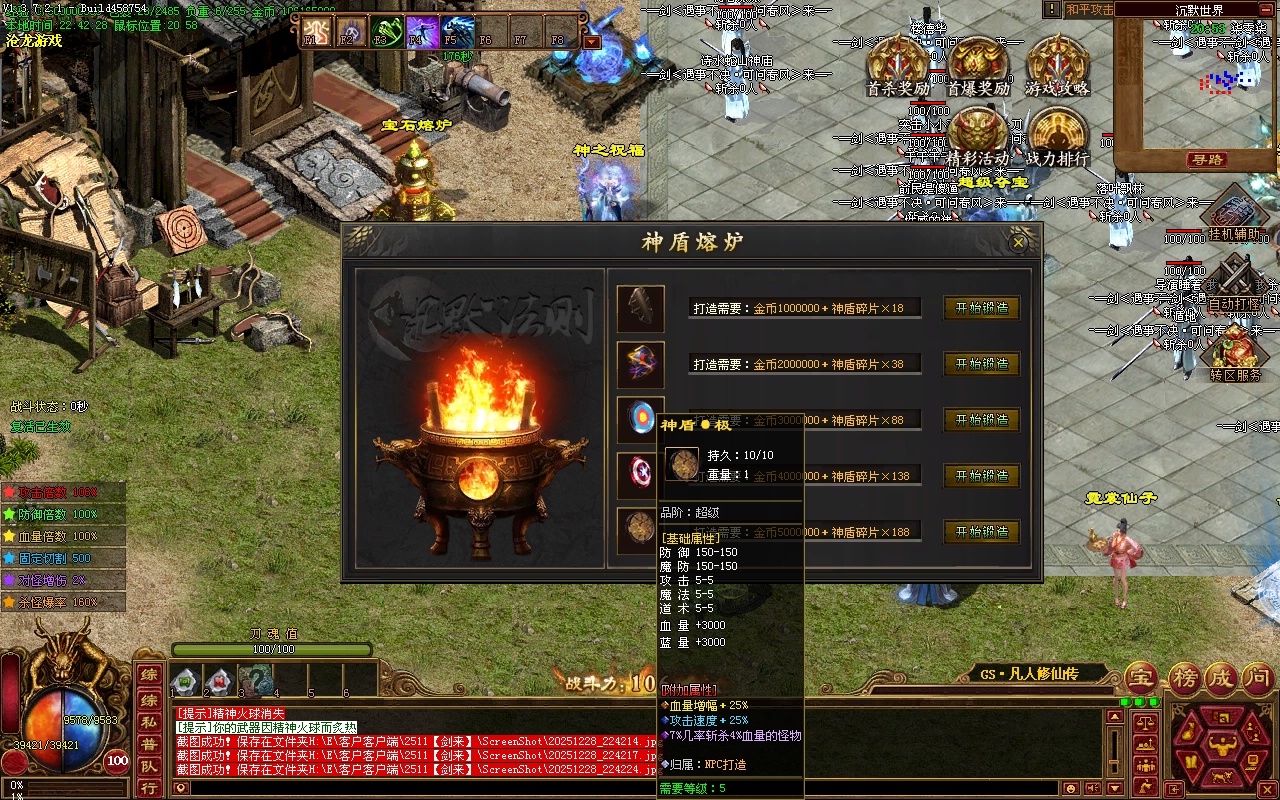Select the 私 private chat channel tab
The image size is (1280, 800).
click(x=148, y=720)
